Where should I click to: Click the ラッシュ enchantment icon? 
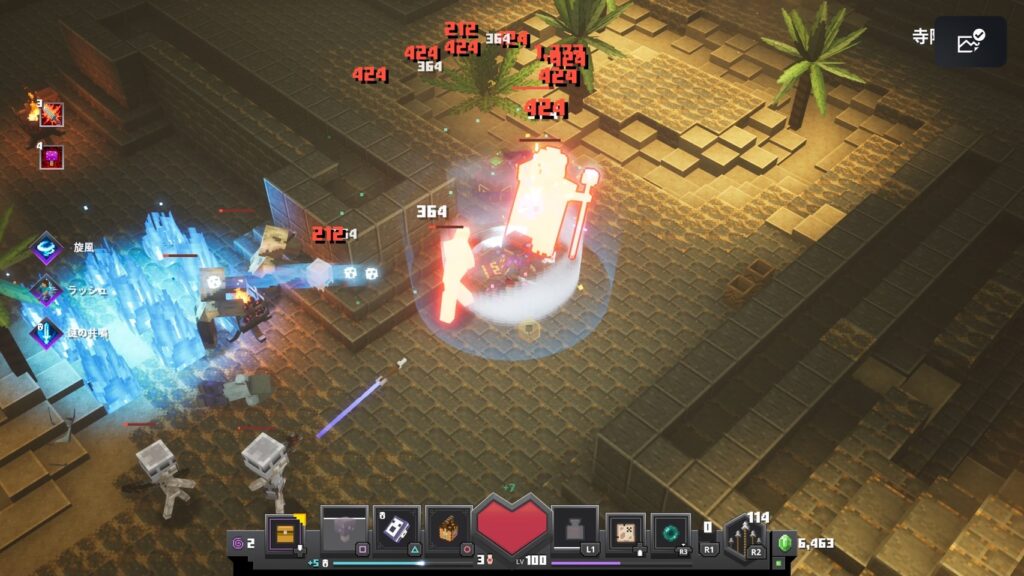[47, 290]
